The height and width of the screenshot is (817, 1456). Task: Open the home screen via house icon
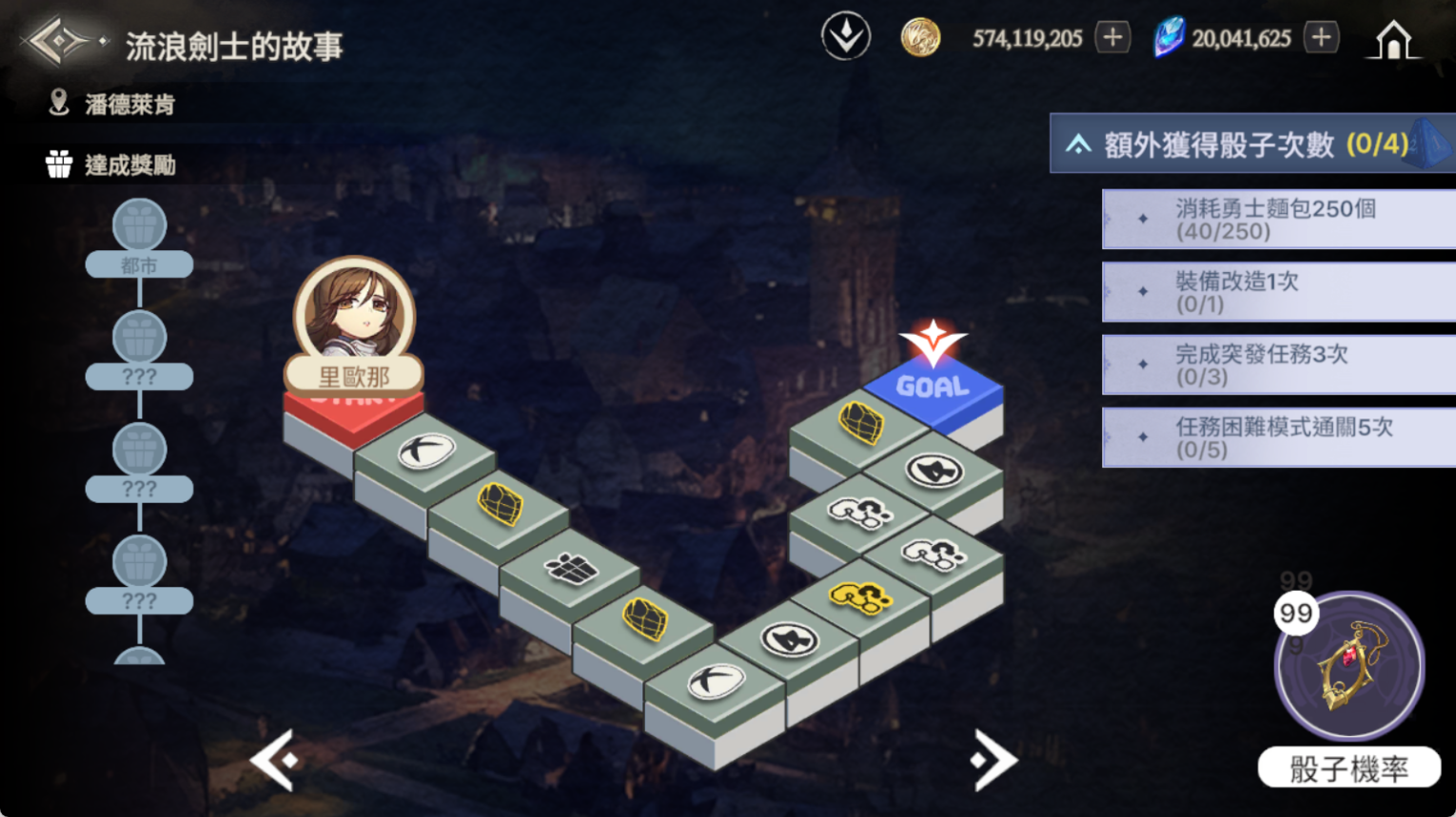(1393, 40)
